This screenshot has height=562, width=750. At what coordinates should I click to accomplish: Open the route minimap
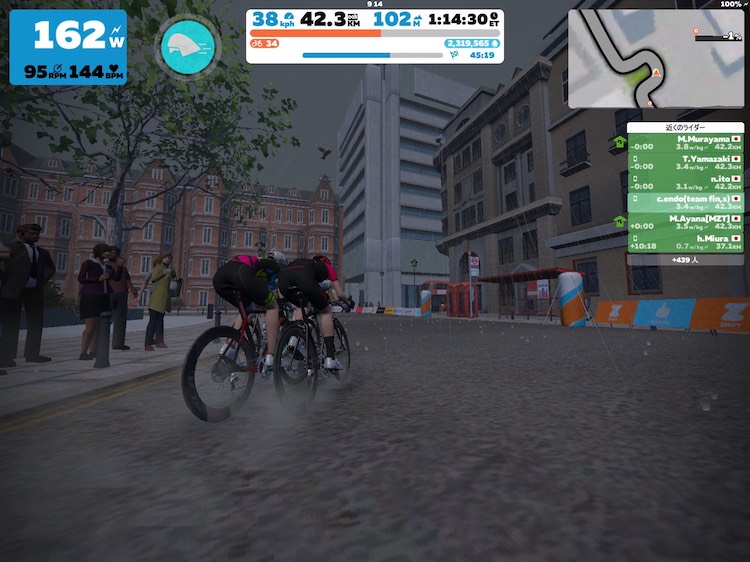655,59
